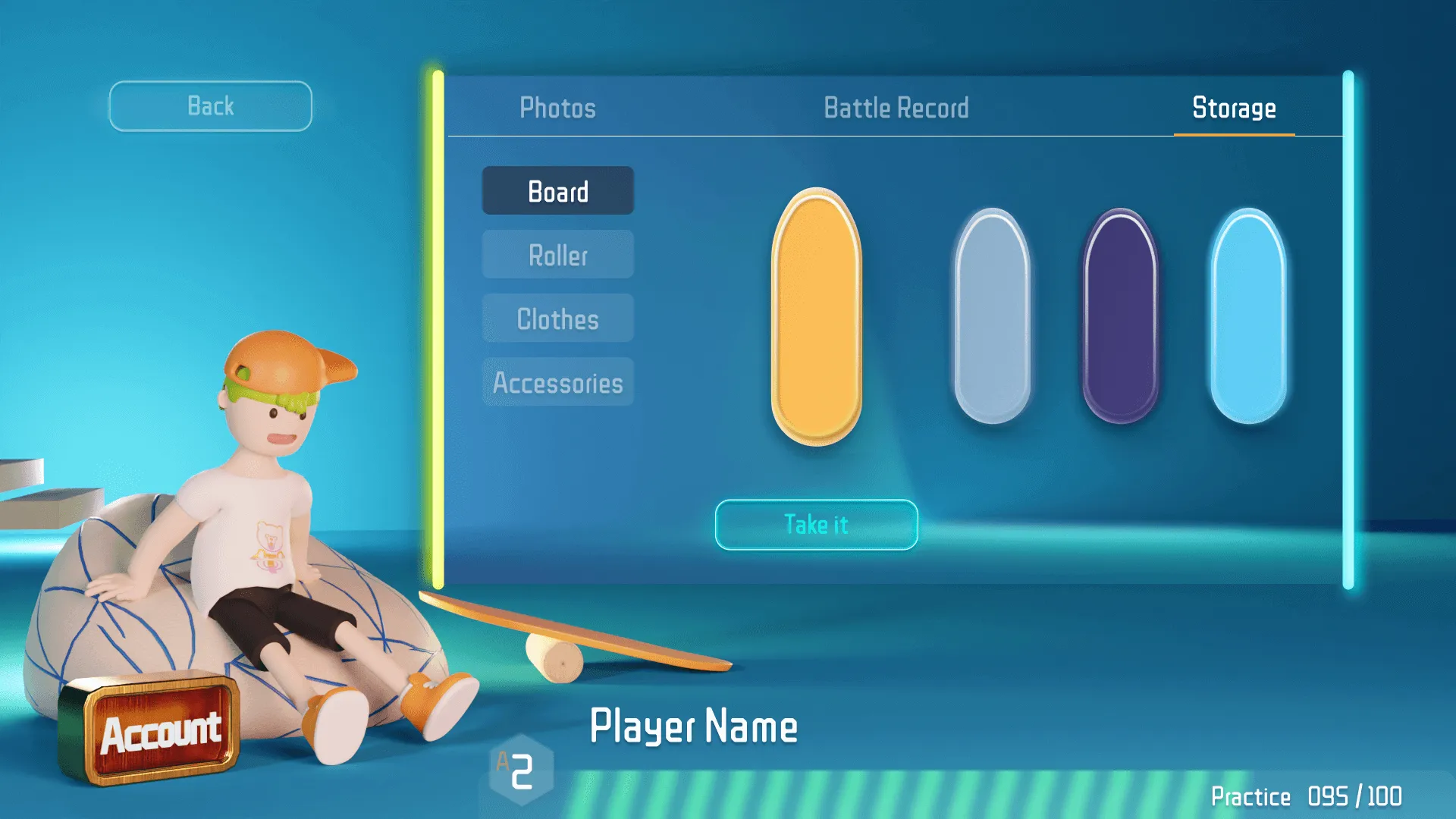Open the Accessories category

click(557, 383)
